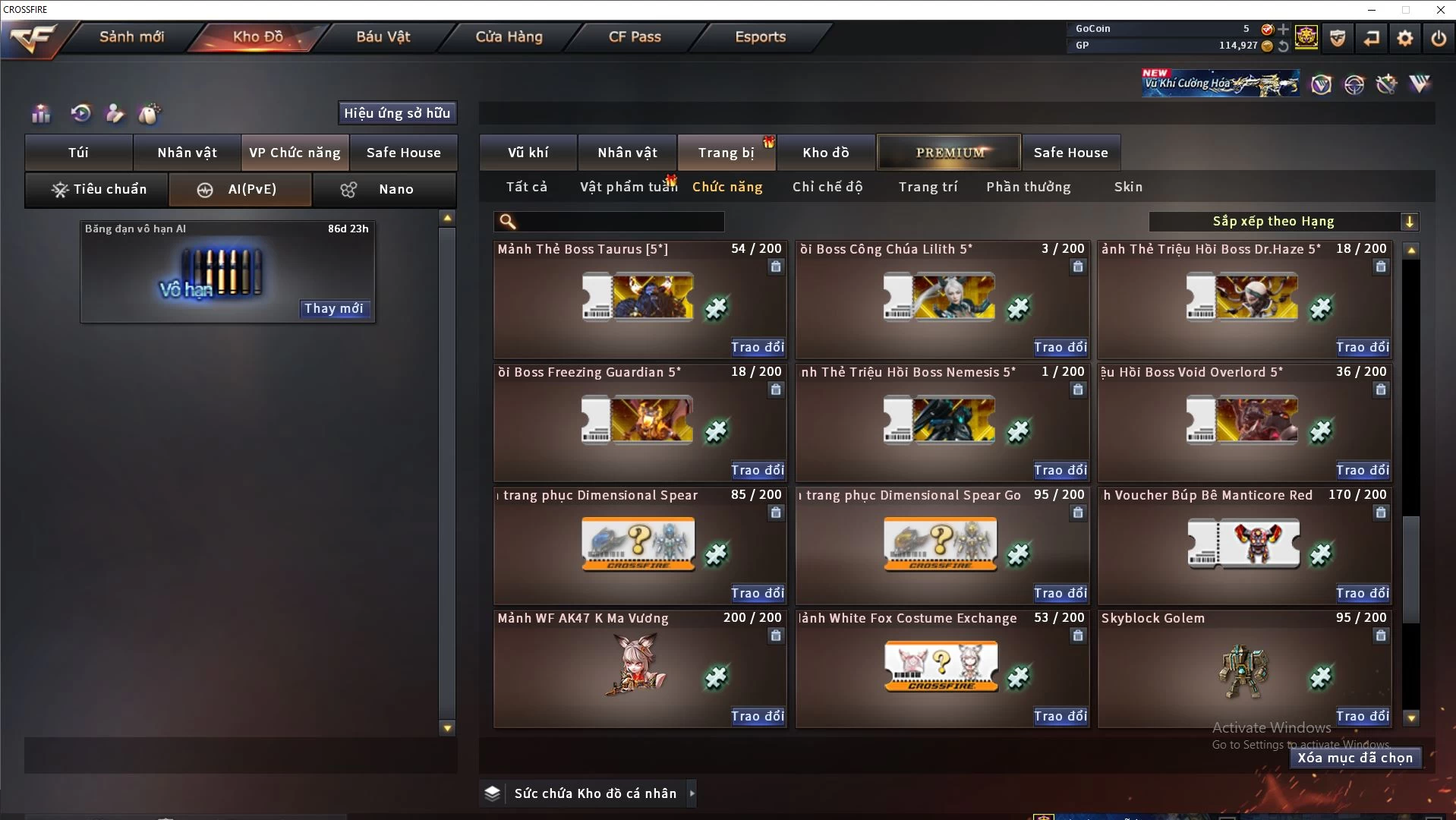Choose the Tiêu chuẩn tab
The width and height of the screenshot is (1456, 820).
click(97, 189)
